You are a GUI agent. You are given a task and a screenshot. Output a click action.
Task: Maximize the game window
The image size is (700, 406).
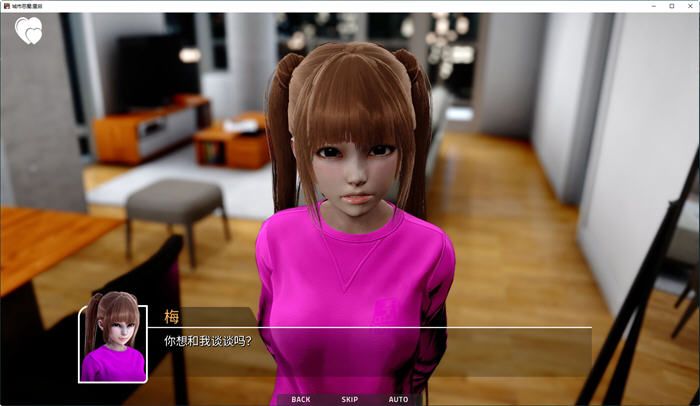point(670,6)
